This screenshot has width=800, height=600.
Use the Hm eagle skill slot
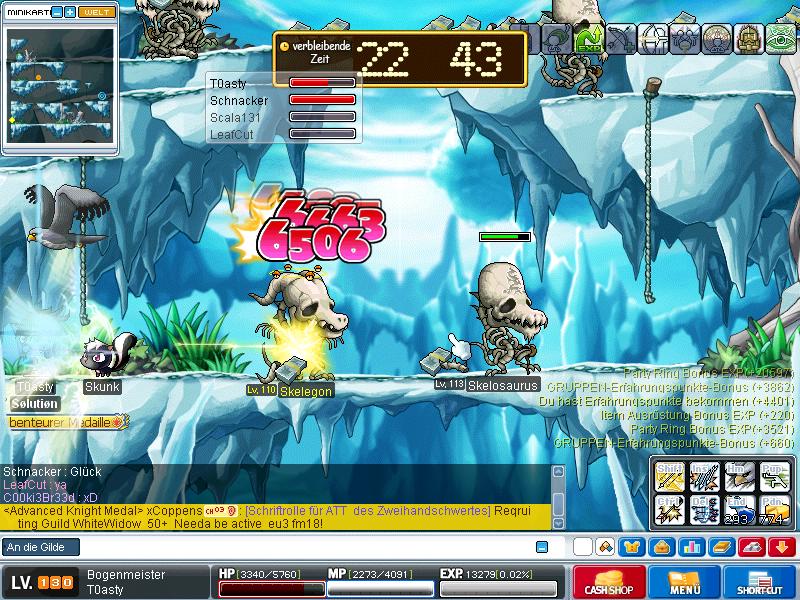coord(738,477)
